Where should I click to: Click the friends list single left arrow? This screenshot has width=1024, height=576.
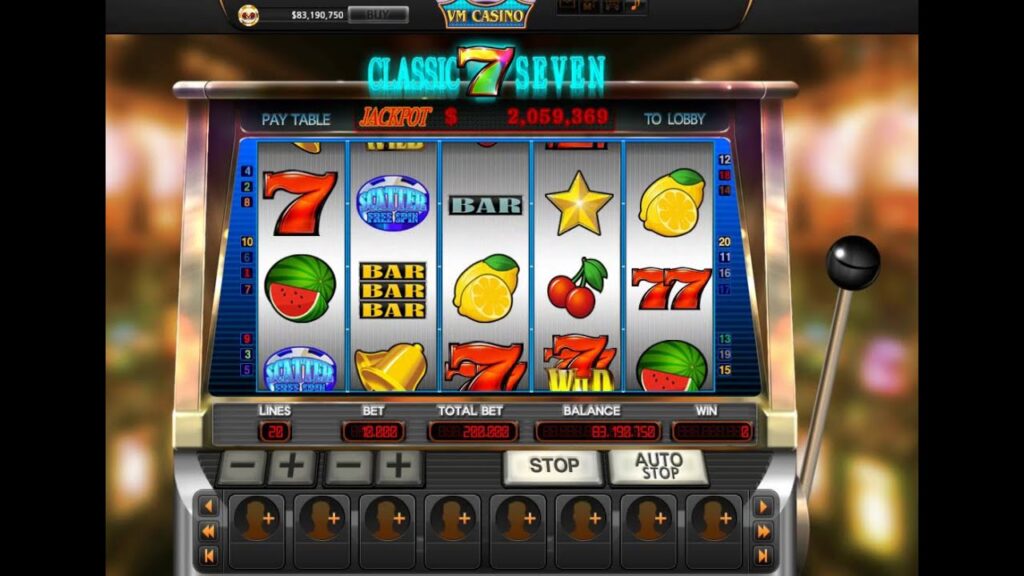click(x=209, y=507)
